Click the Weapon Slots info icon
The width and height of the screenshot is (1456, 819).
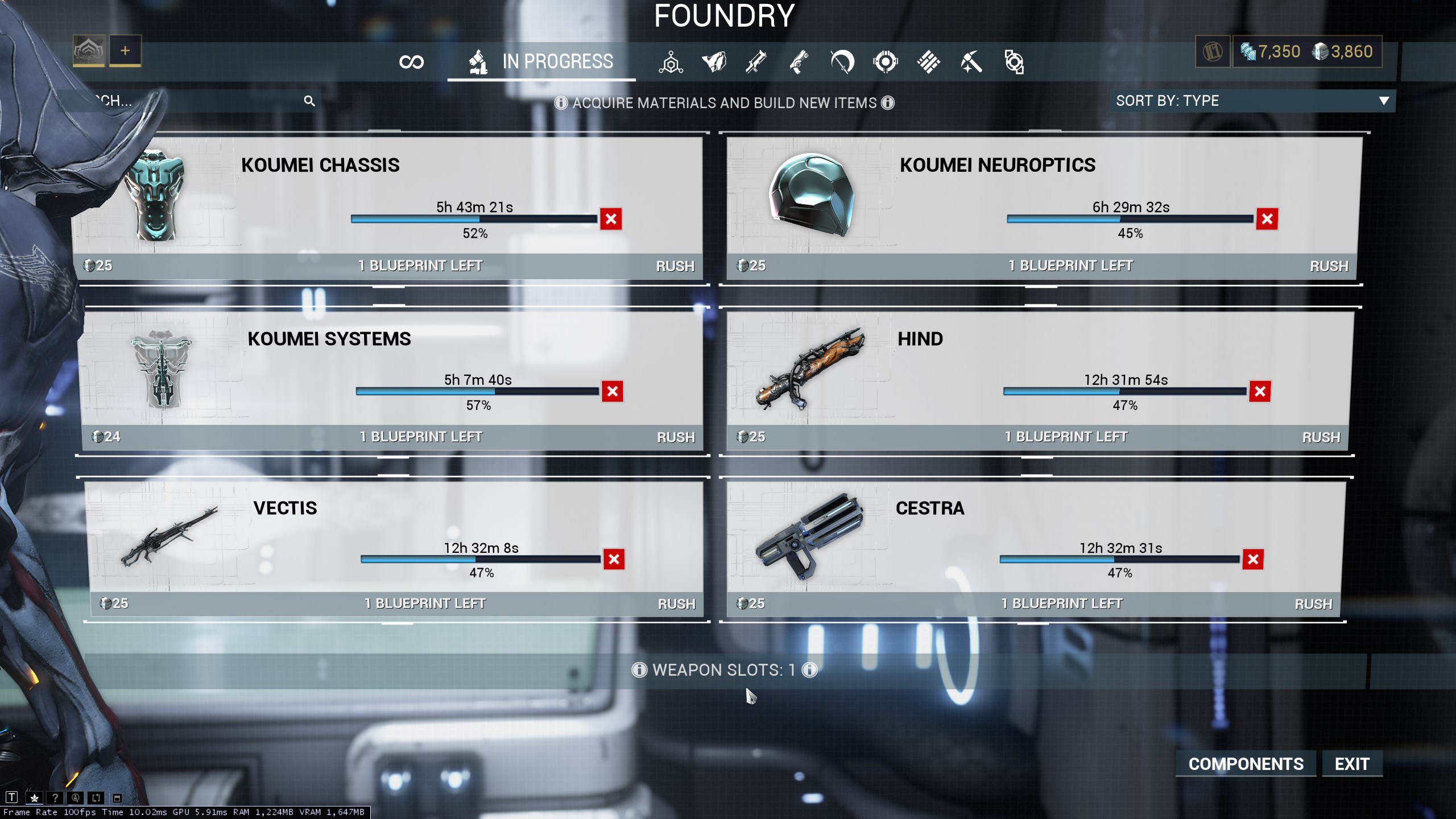tap(809, 670)
